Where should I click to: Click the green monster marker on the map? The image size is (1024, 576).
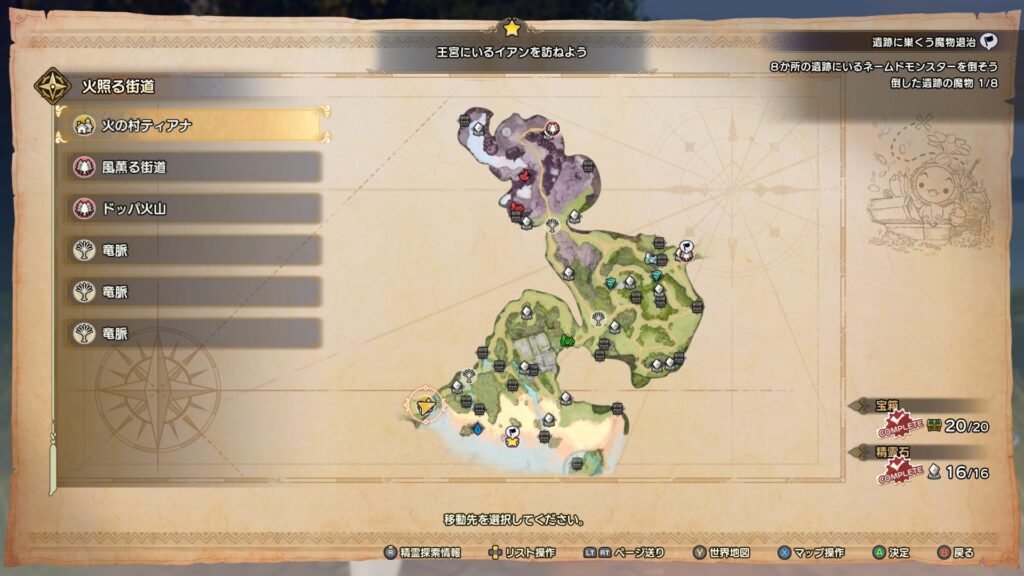point(567,342)
